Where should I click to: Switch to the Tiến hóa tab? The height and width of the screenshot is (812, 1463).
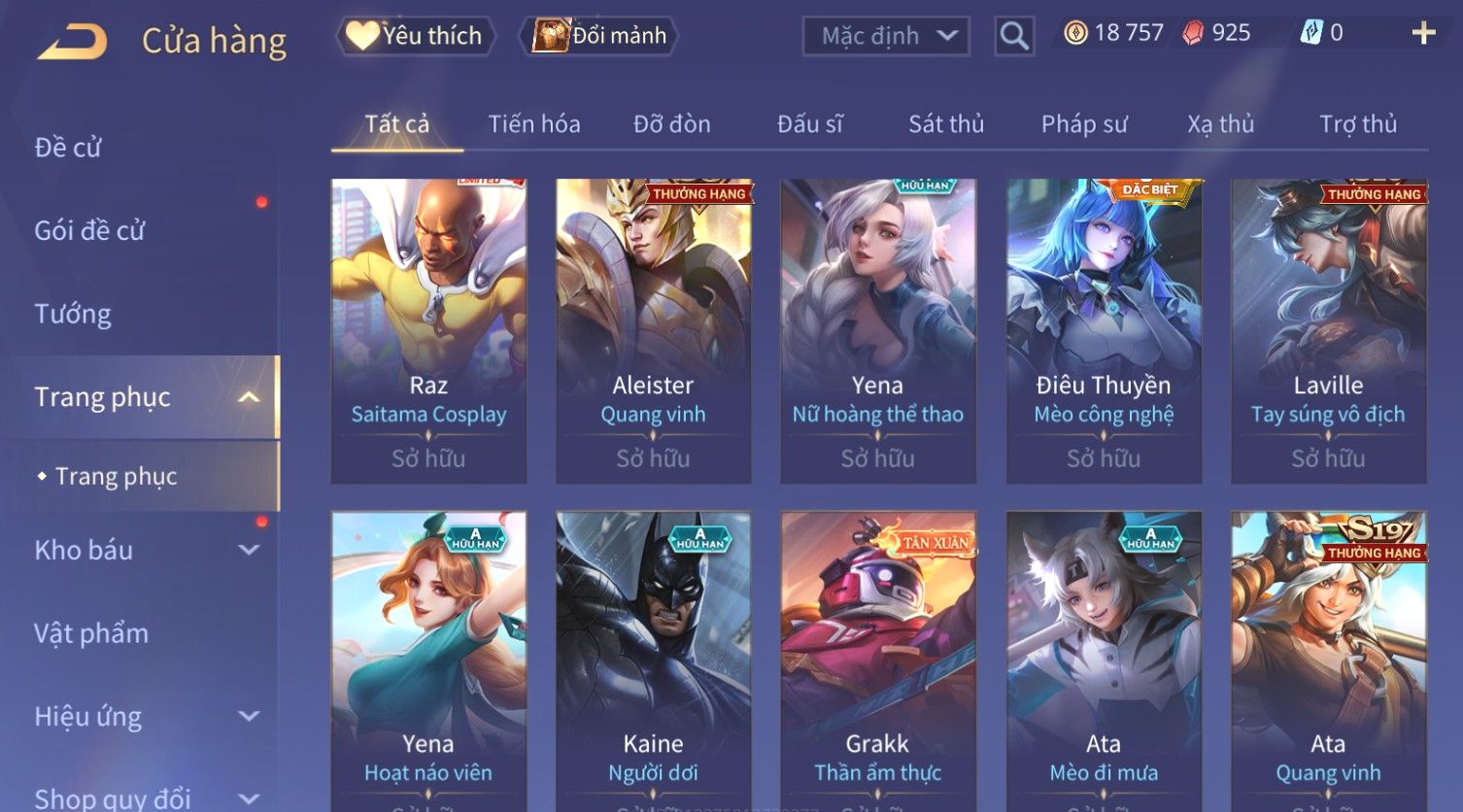tap(534, 124)
